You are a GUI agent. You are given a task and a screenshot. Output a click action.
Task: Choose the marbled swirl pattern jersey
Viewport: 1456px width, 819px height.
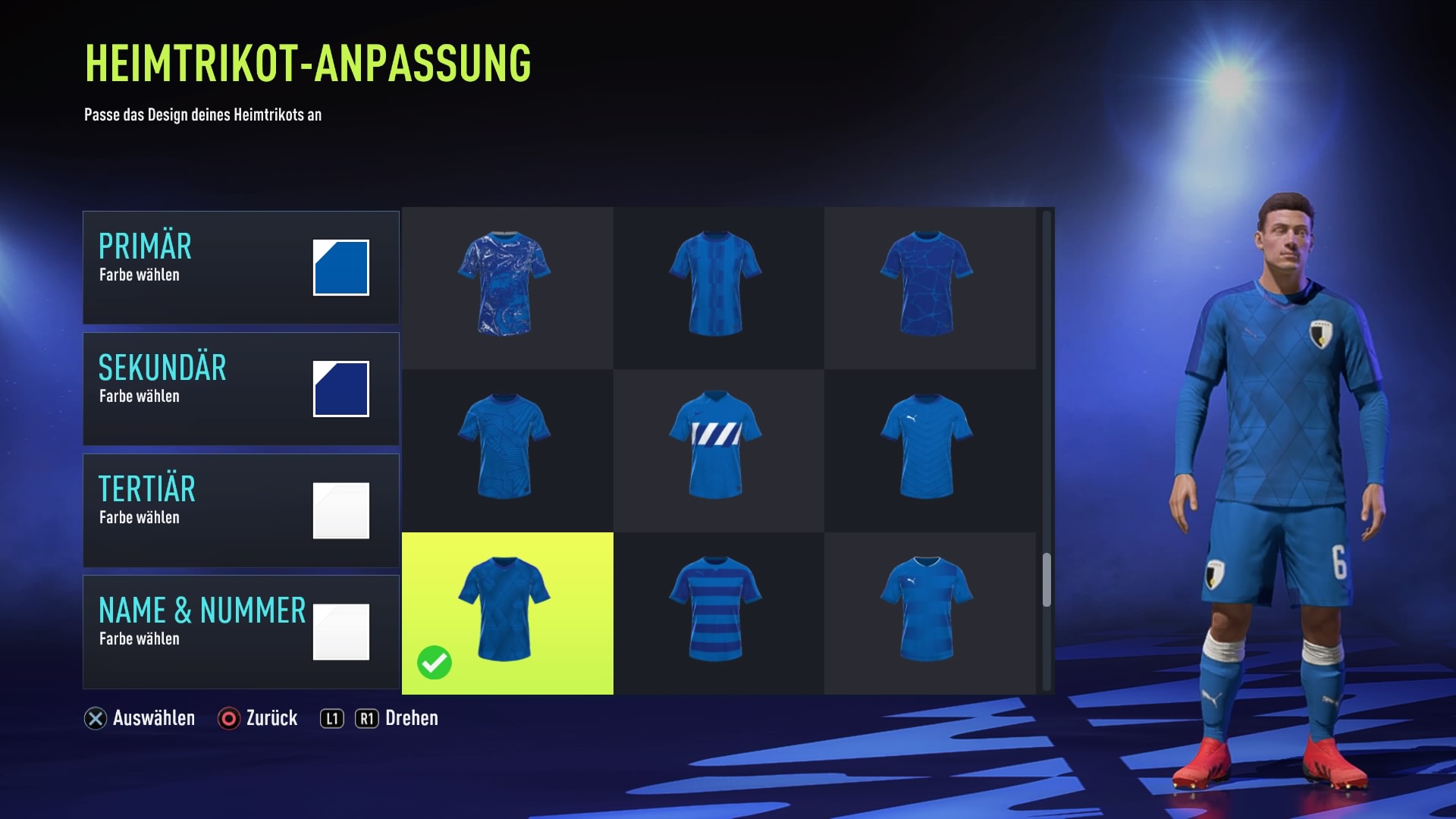coord(505,284)
